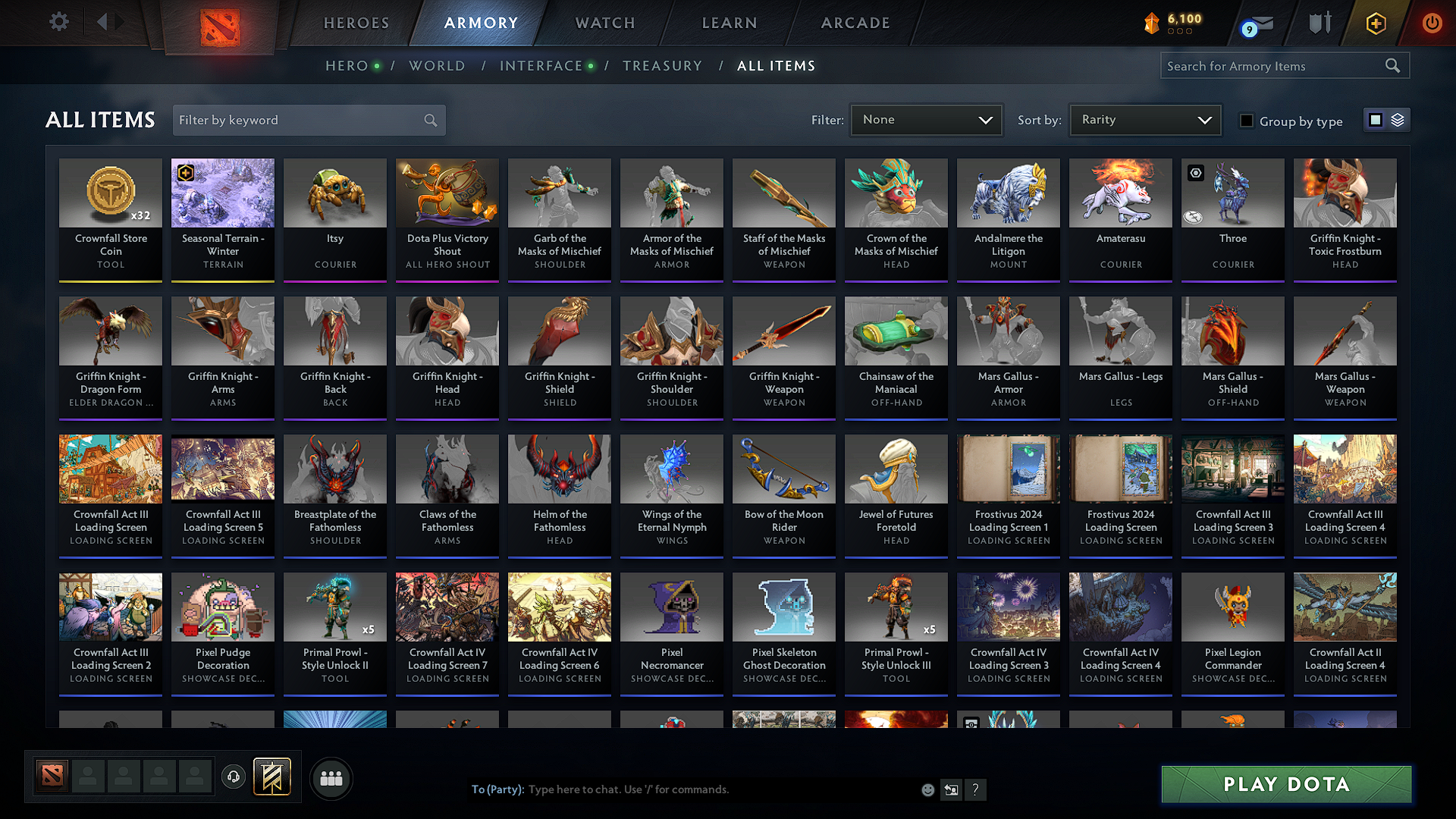Enable the Group by type checkbox
The height and width of the screenshot is (819, 1456).
[x=1246, y=121]
